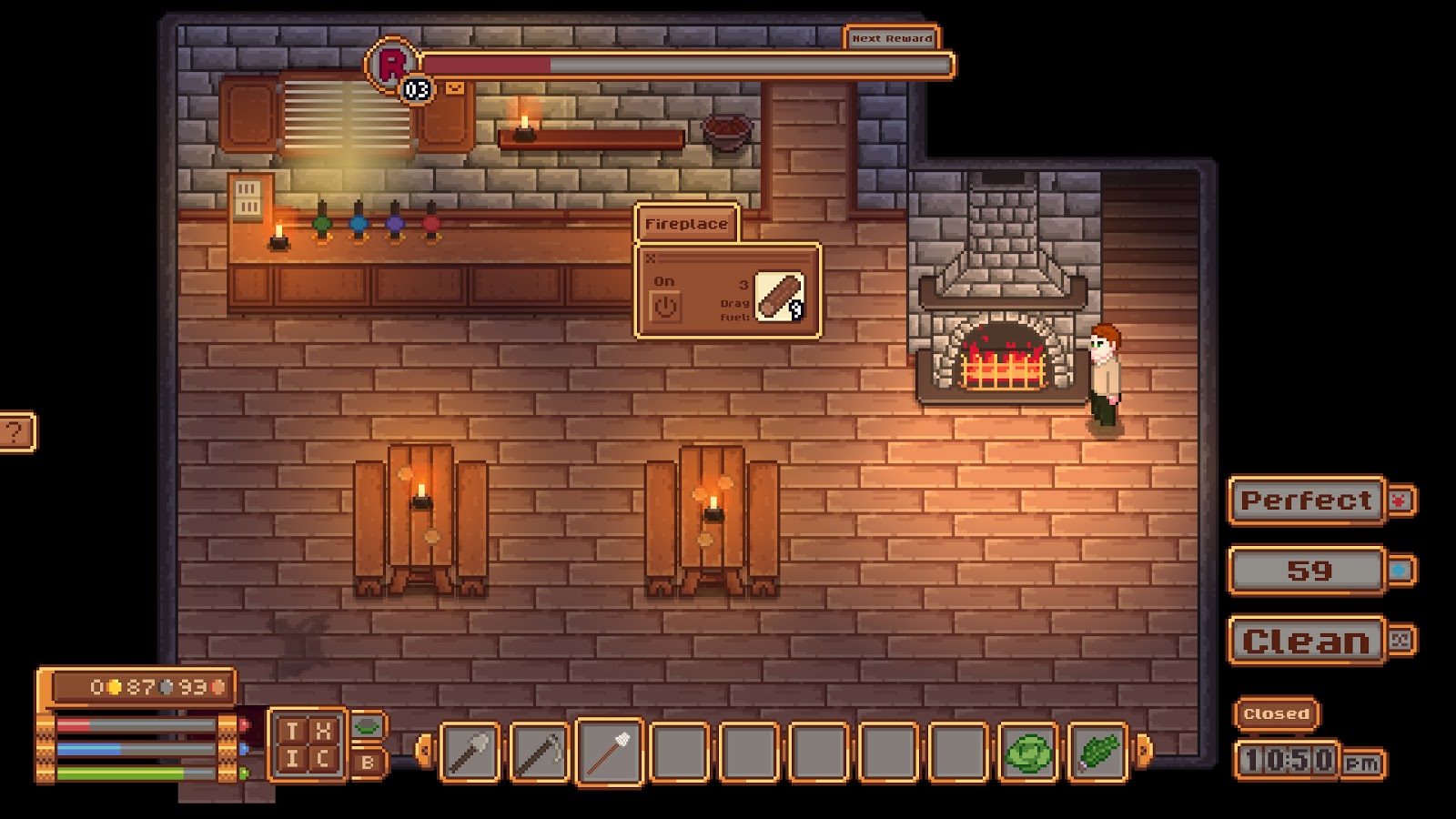Click the Perfect rating indicator

click(1308, 500)
